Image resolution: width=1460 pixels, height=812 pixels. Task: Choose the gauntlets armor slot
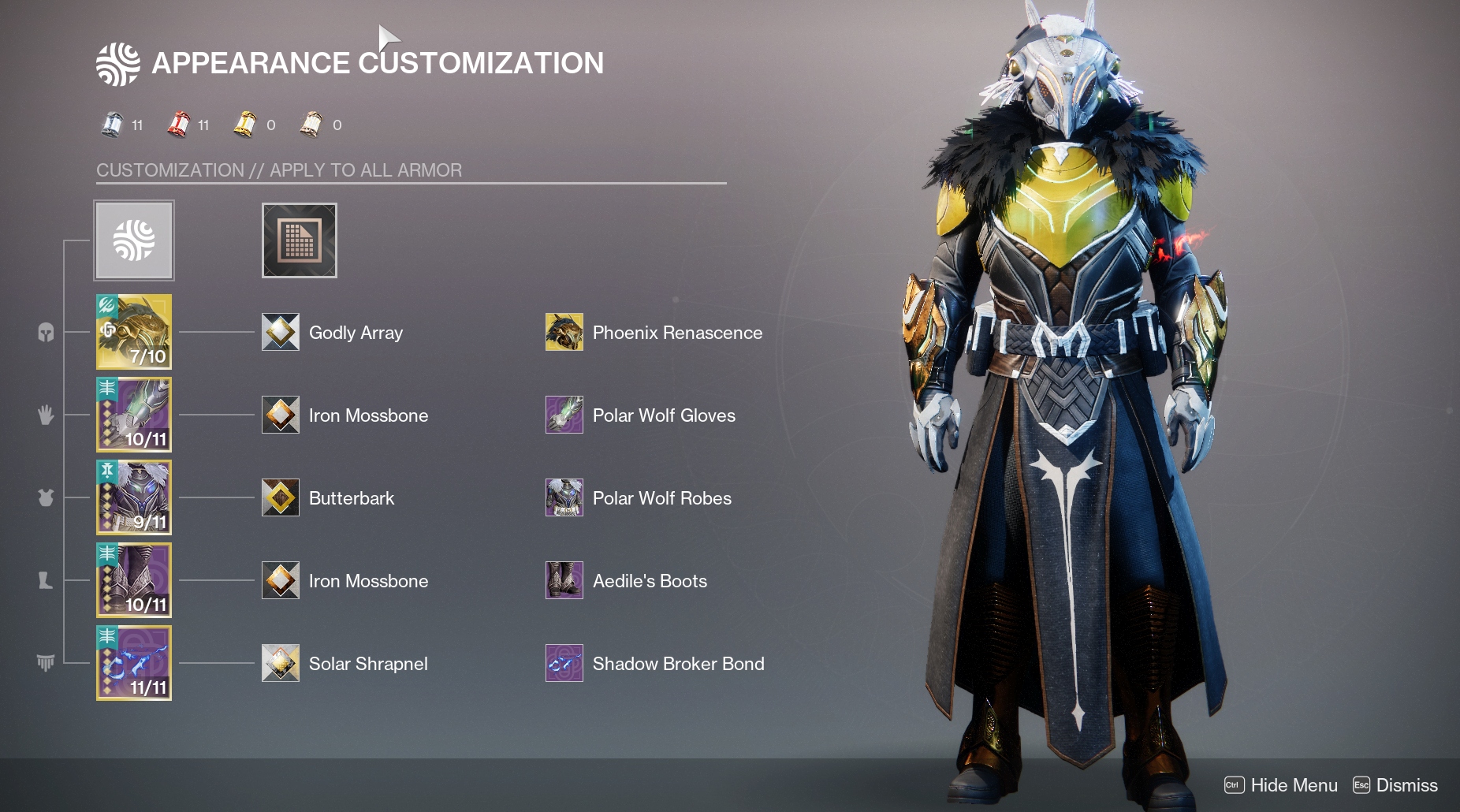(134, 415)
